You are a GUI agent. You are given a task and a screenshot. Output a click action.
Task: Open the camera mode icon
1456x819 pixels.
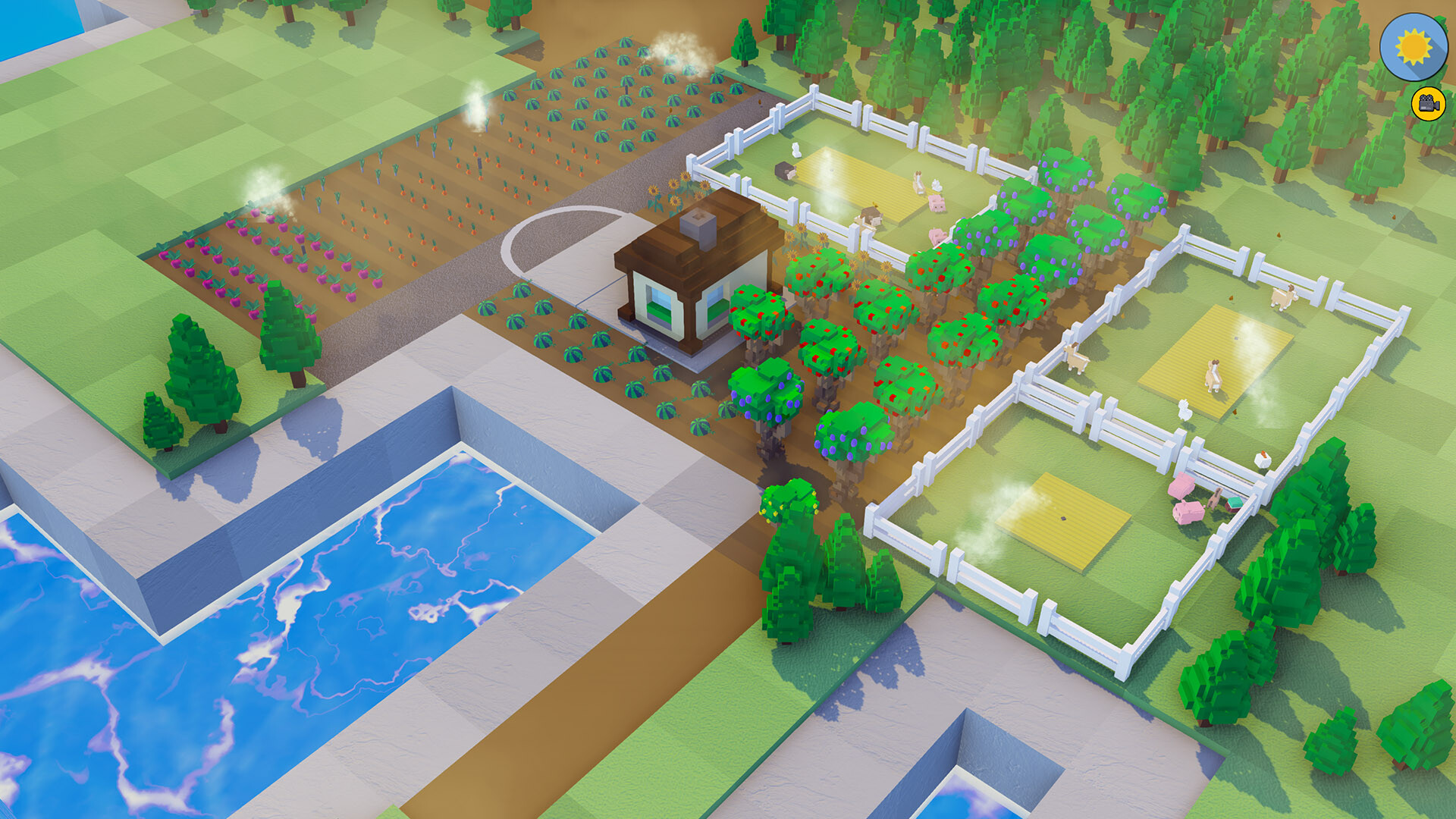pyautogui.click(x=1427, y=102)
